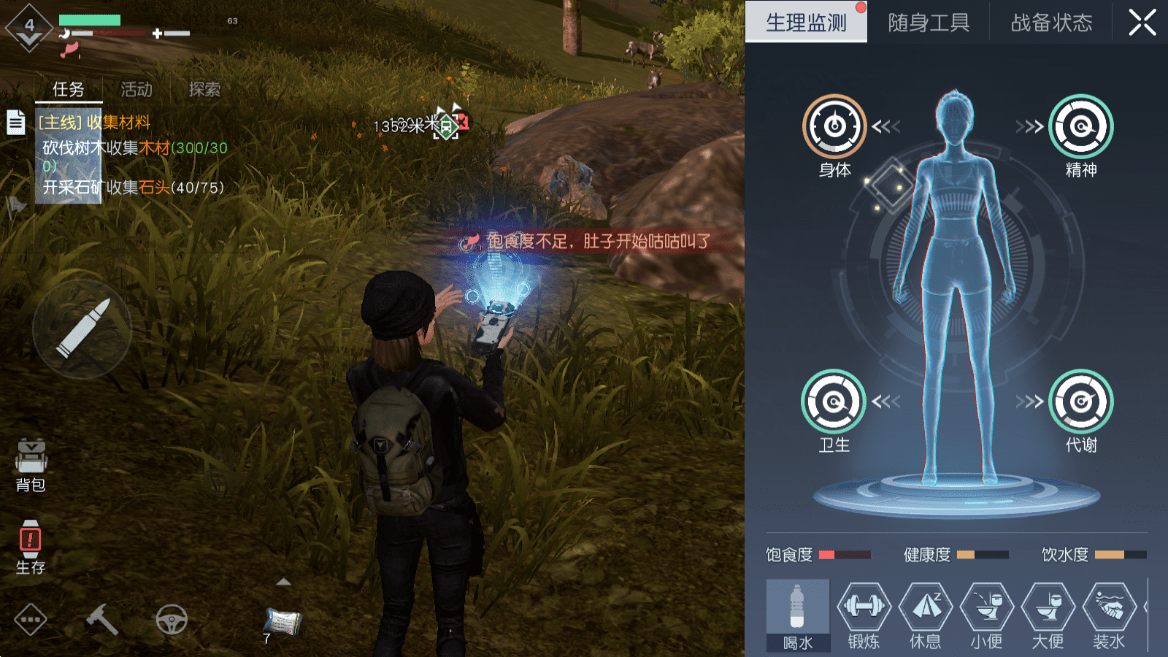The width and height of the screenshot is (1168, 657).
Task: Use the food packet quick slot
Action: pos(283,621)
